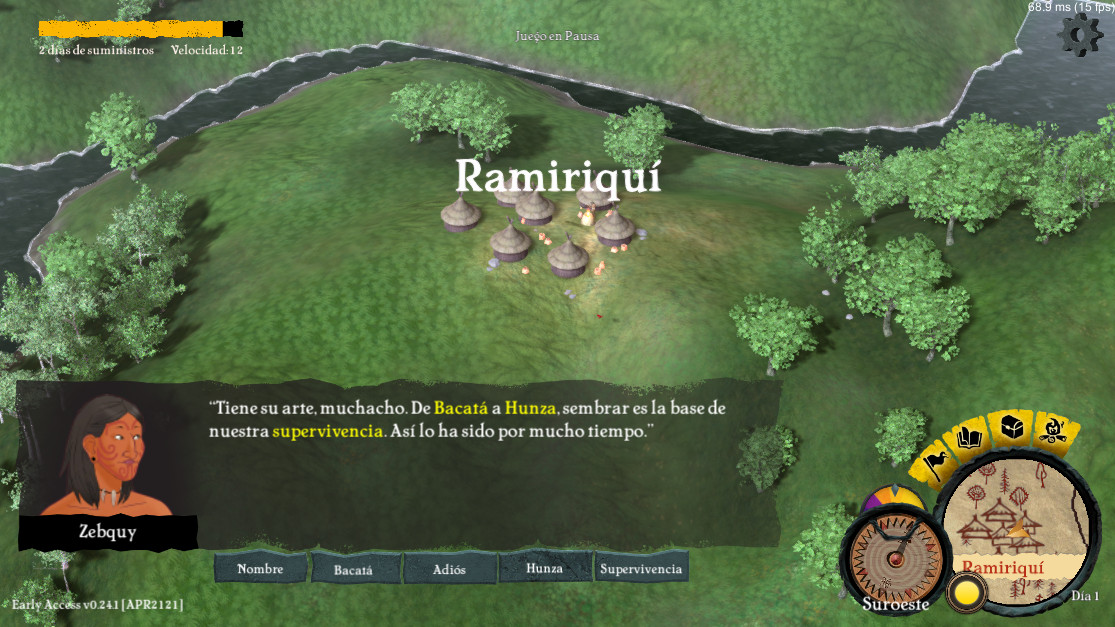Screen dimensions: 1115x627
Task: Open the book journal icon
Action: point(968,437)
